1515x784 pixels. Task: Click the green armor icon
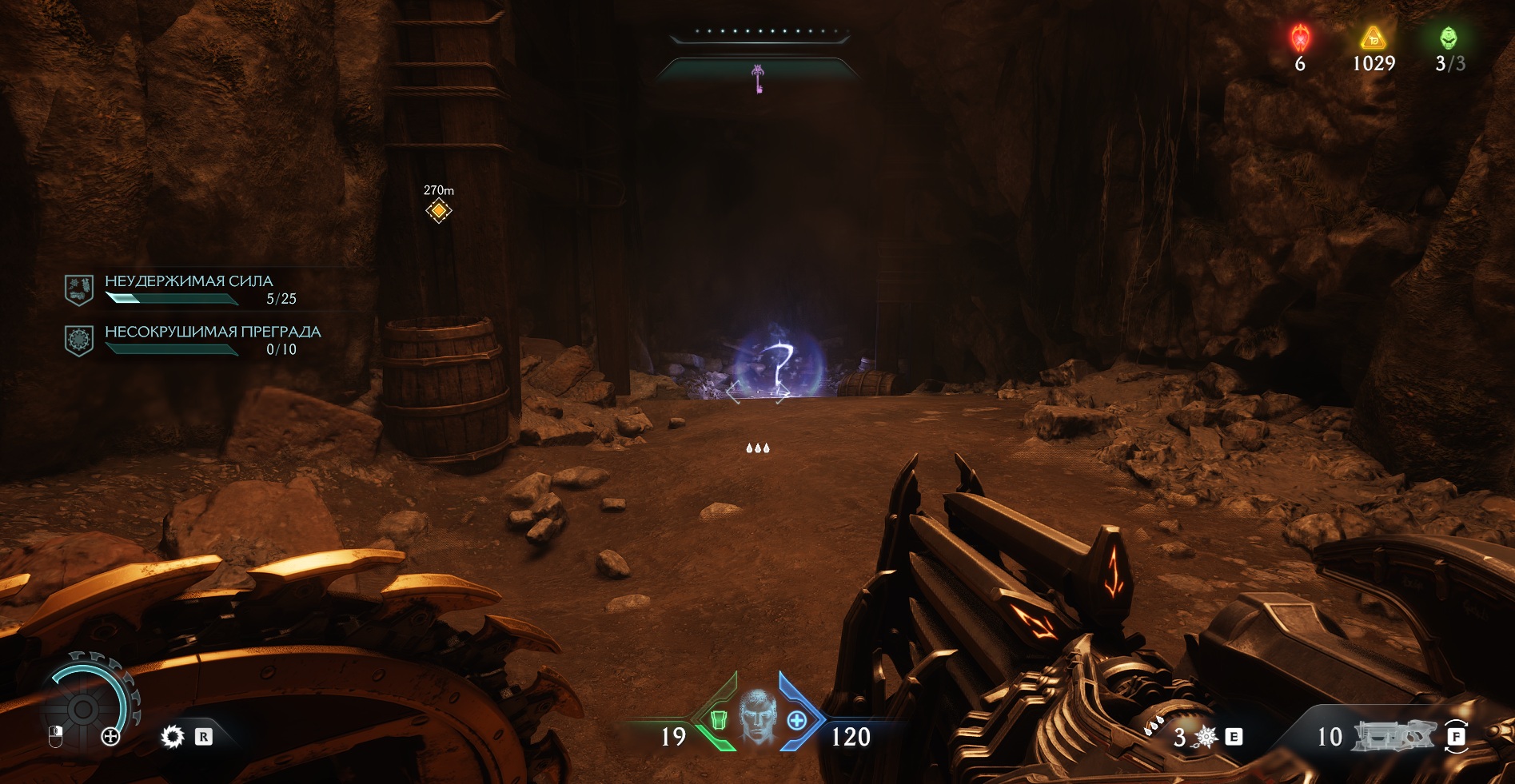click(718, 720)
